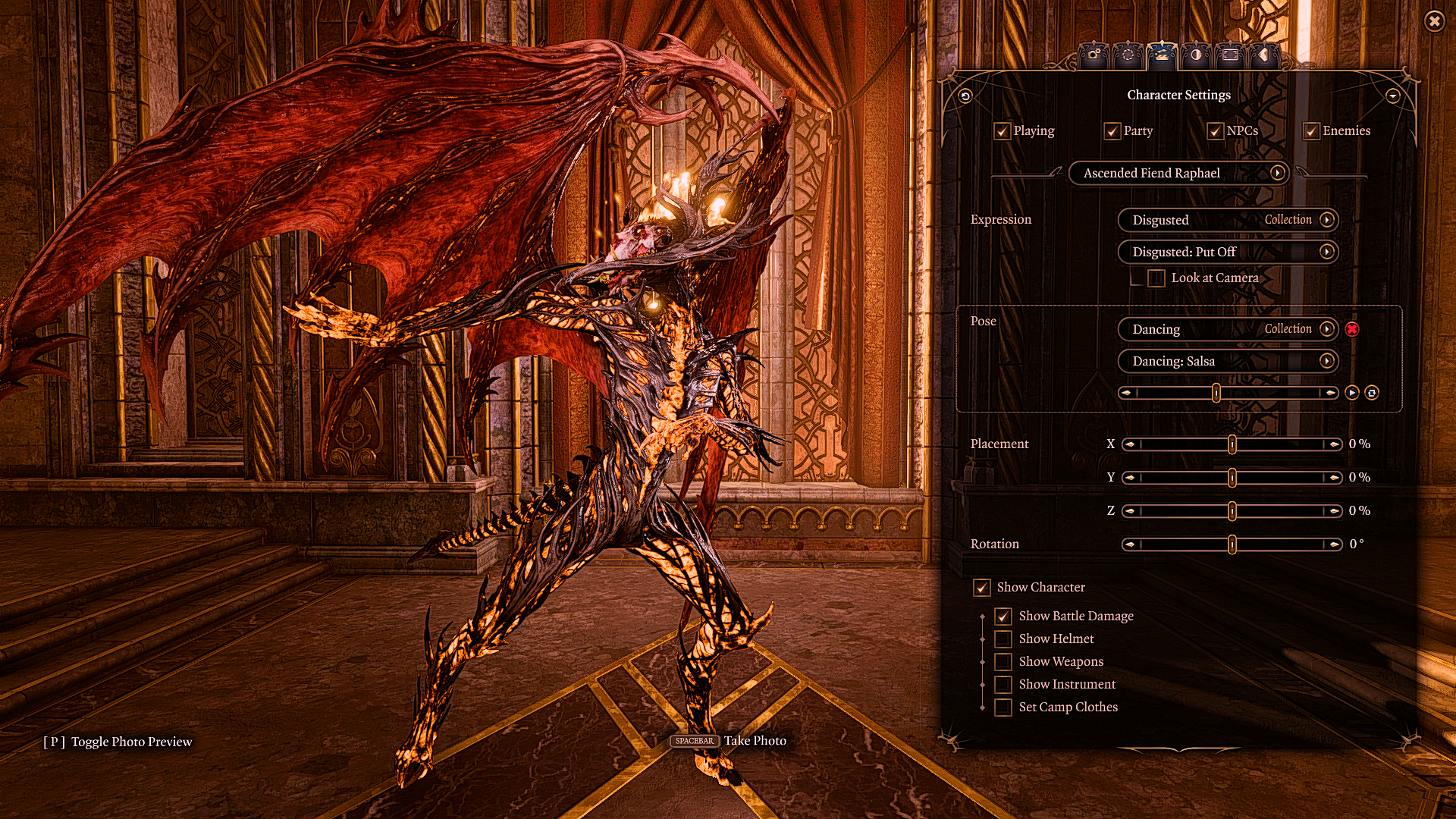Switch to the camera settings tab
The image size is (1456, 819).
[1093, 55]
